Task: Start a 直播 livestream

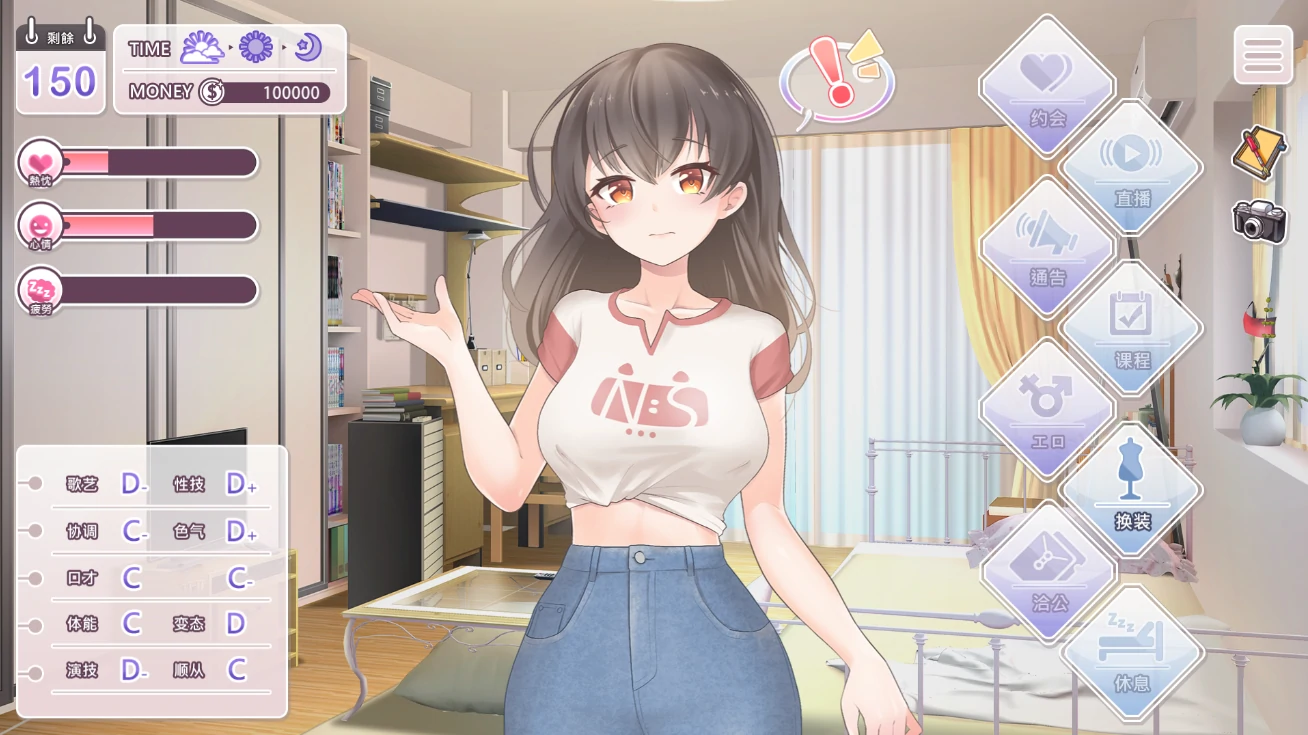Action: click(x=1131, y=168)
